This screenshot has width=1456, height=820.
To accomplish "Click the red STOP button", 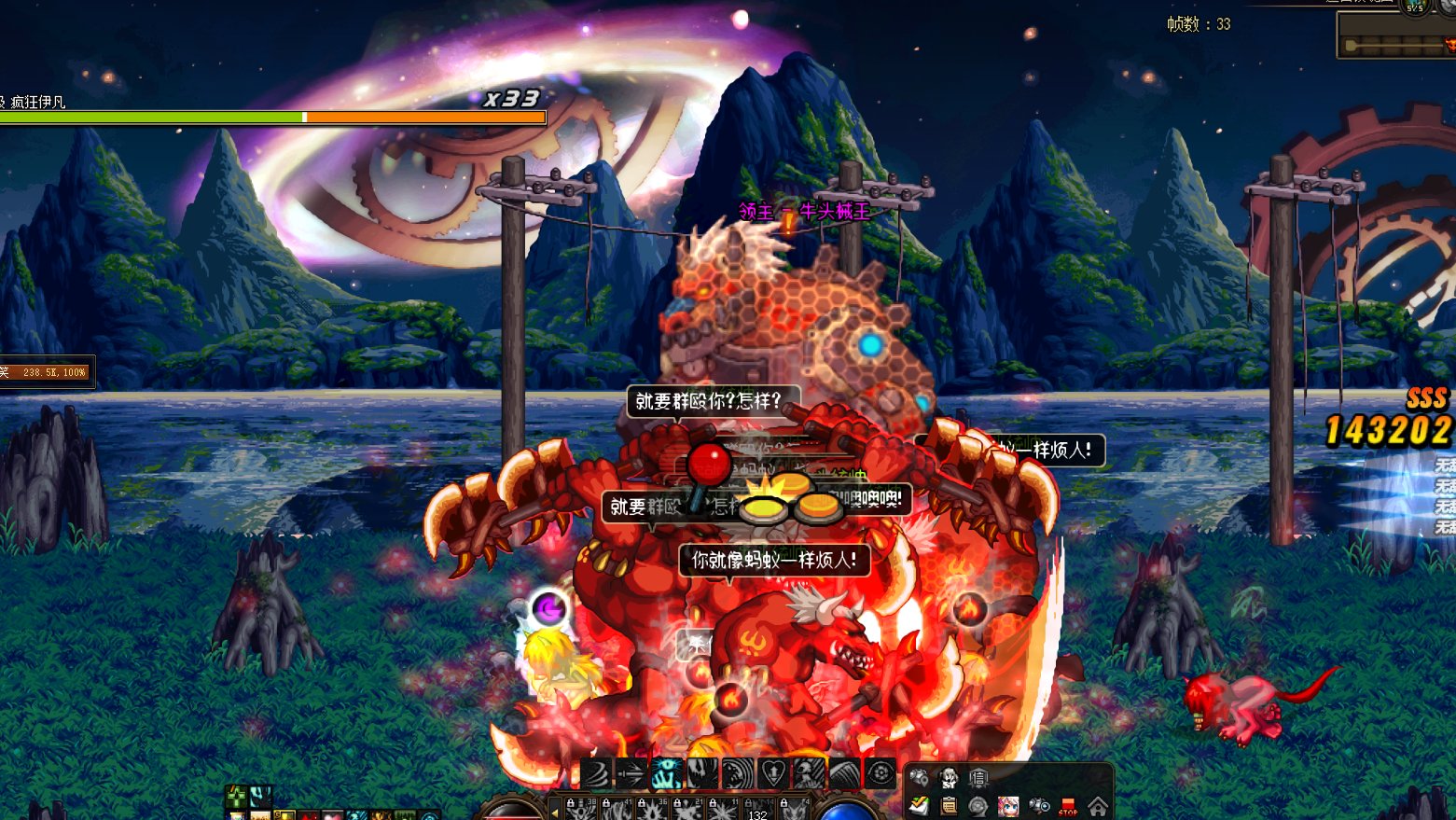I will click(1068, 806).
